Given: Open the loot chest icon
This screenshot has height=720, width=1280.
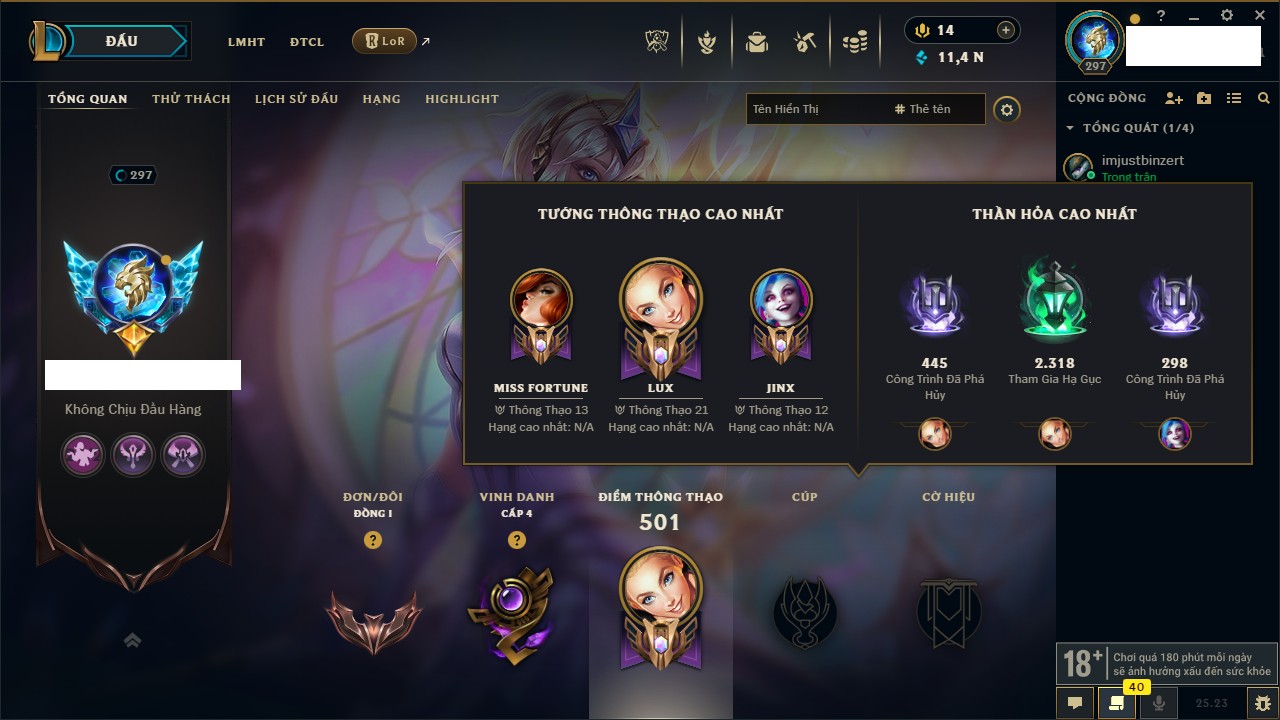Looking at the screenshot, I should [x=757, y=43].
